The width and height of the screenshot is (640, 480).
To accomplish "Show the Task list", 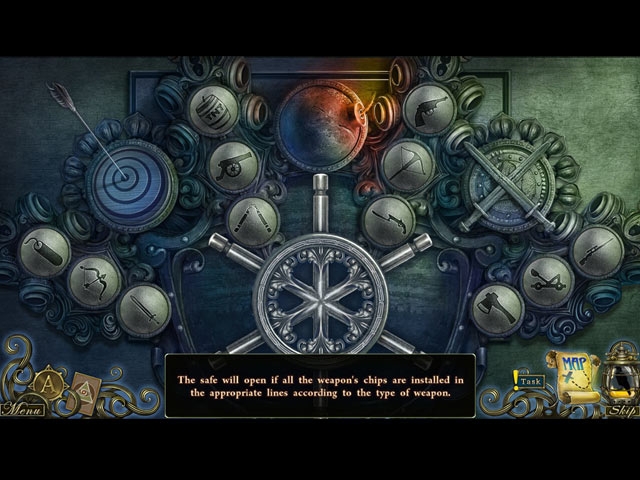I will 530,381.
